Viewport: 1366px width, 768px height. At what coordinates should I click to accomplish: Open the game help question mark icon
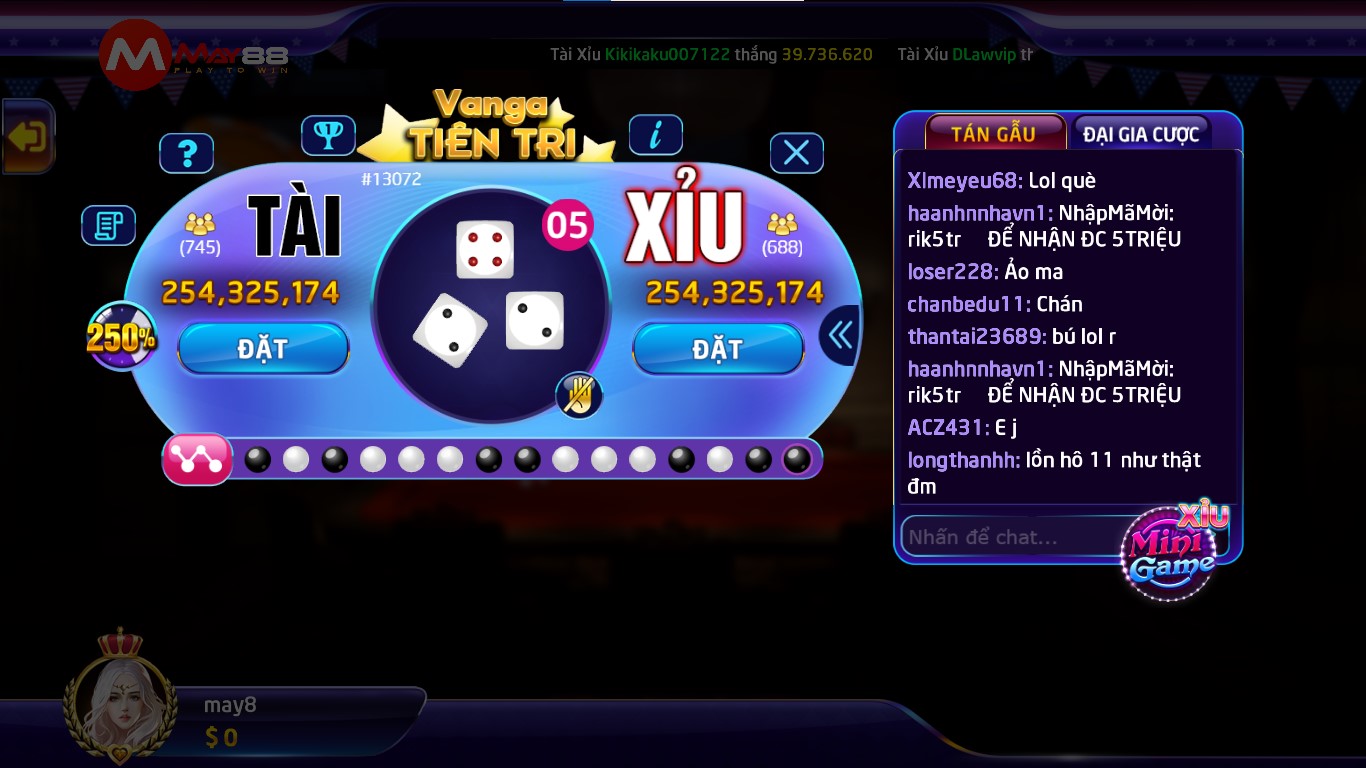[186, 152]
